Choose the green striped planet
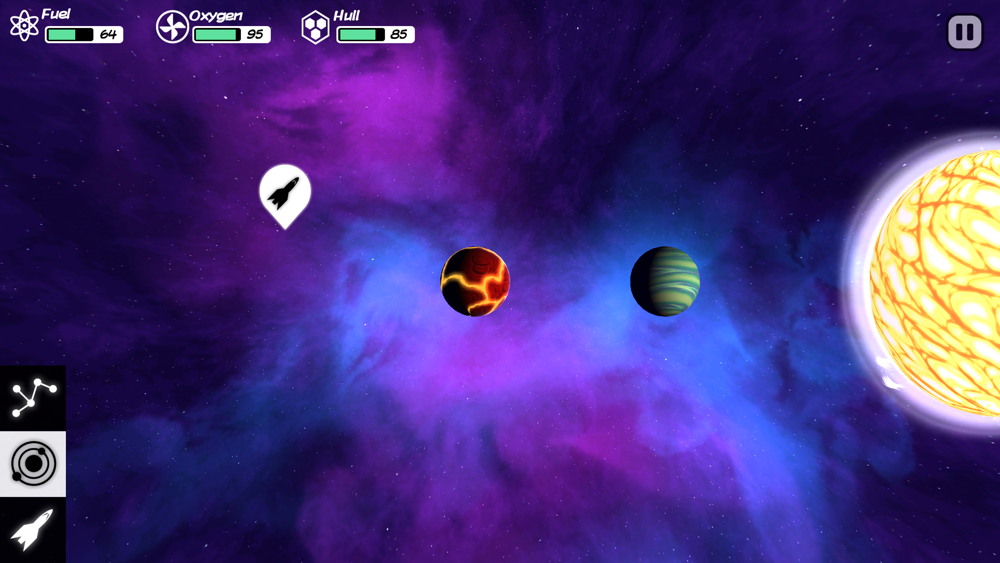The image size is (1000, 563). click(x=665, y=281)
